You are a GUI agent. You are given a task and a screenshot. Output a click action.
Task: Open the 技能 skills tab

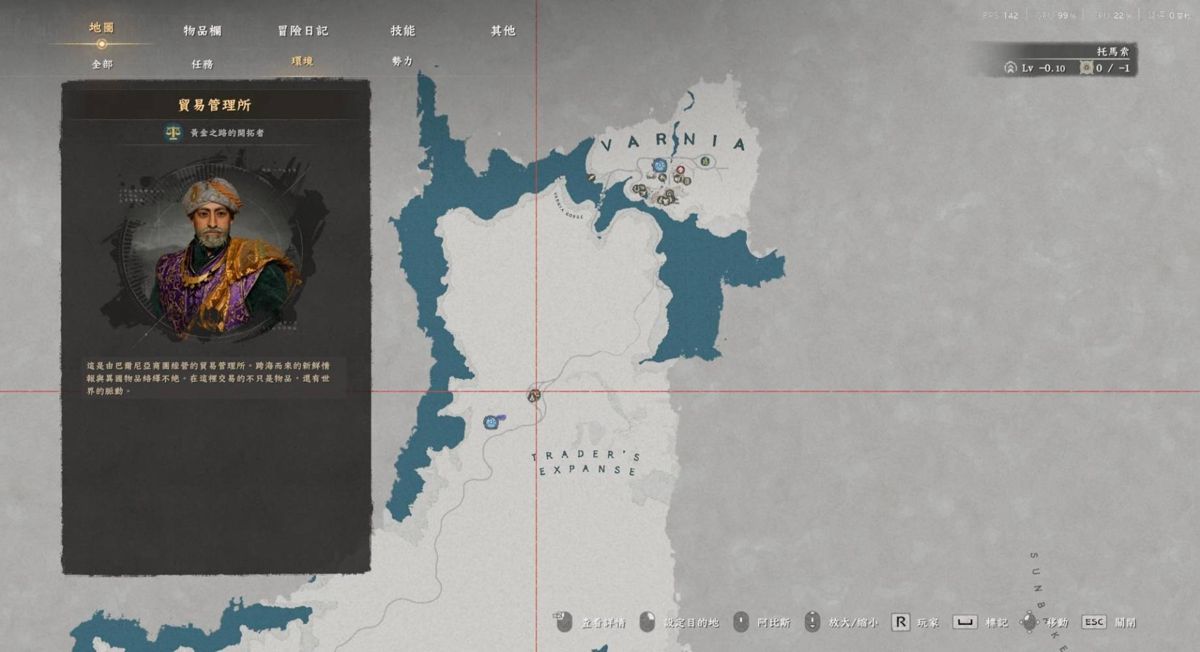(x=402, y=31)
